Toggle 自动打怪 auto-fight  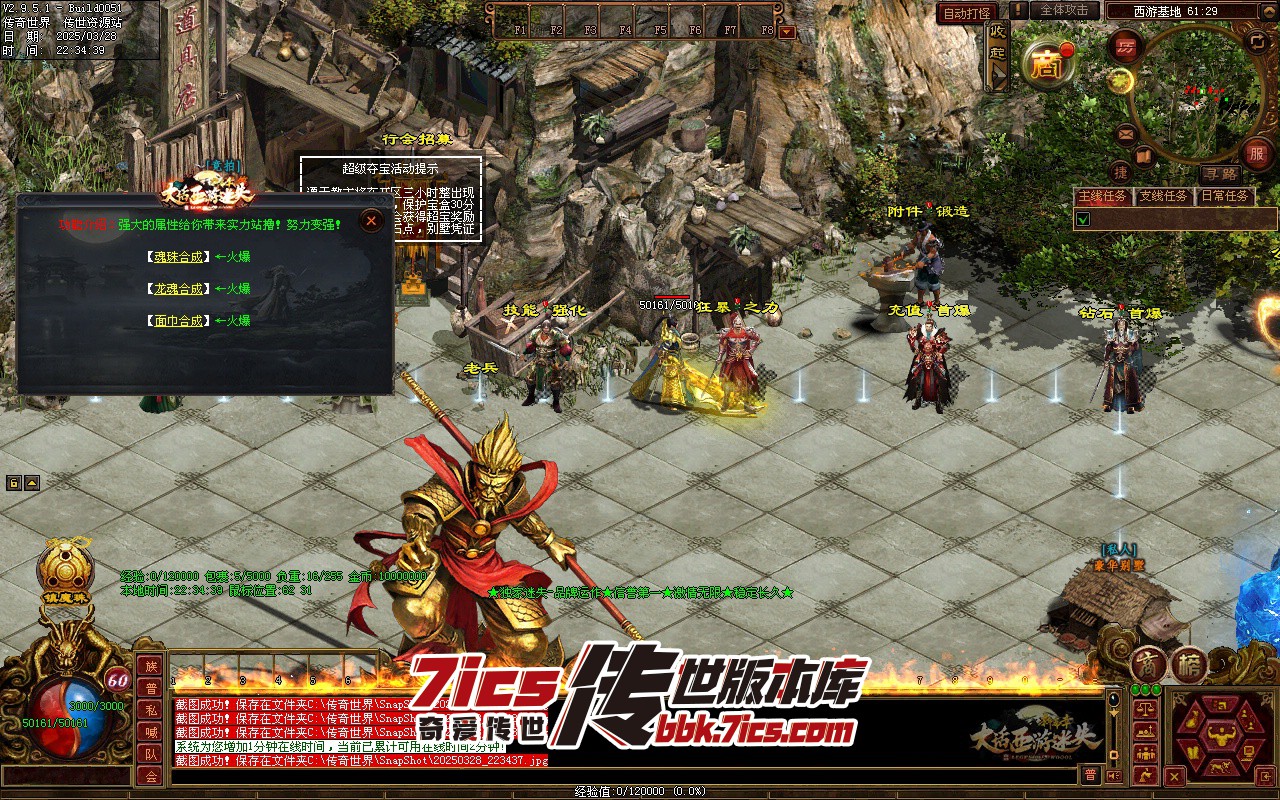[x=967, y=13]
